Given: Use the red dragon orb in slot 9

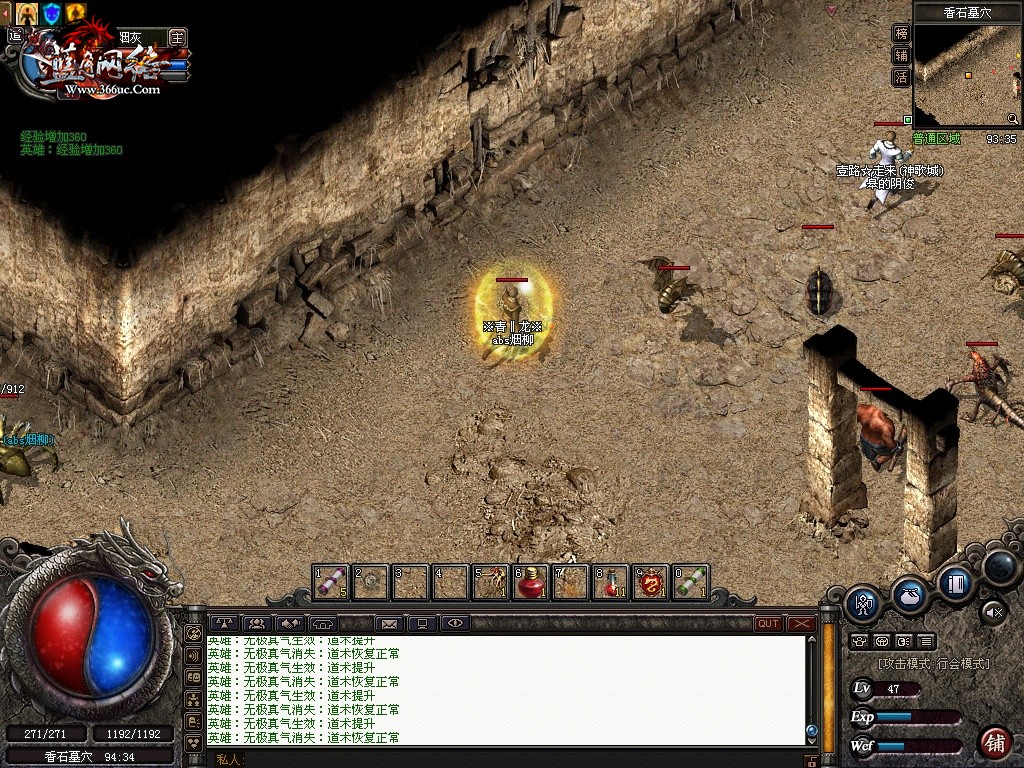Looking at the screenshot, I should point(650,582).
